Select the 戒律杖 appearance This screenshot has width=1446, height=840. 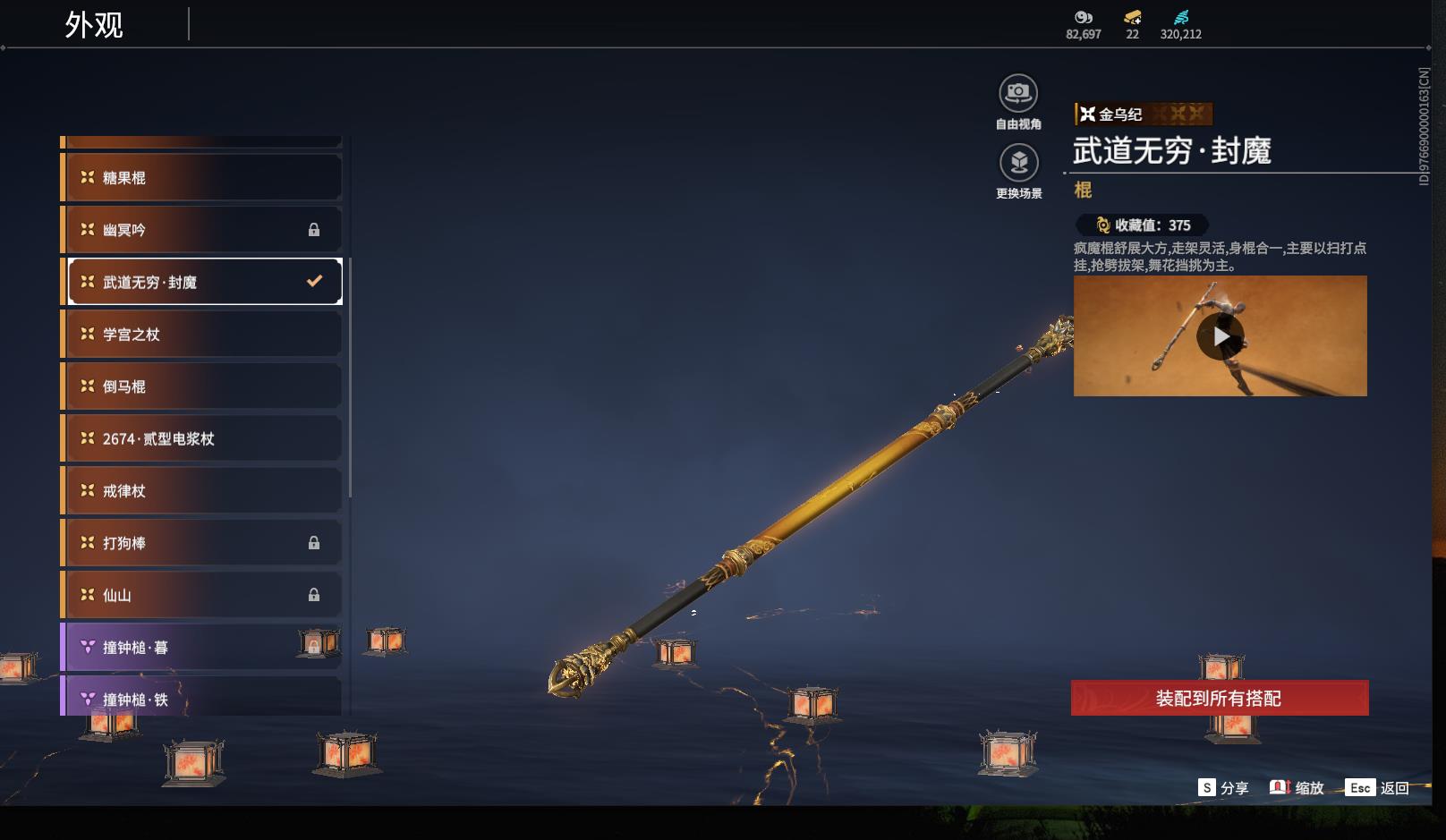point(202,491)
